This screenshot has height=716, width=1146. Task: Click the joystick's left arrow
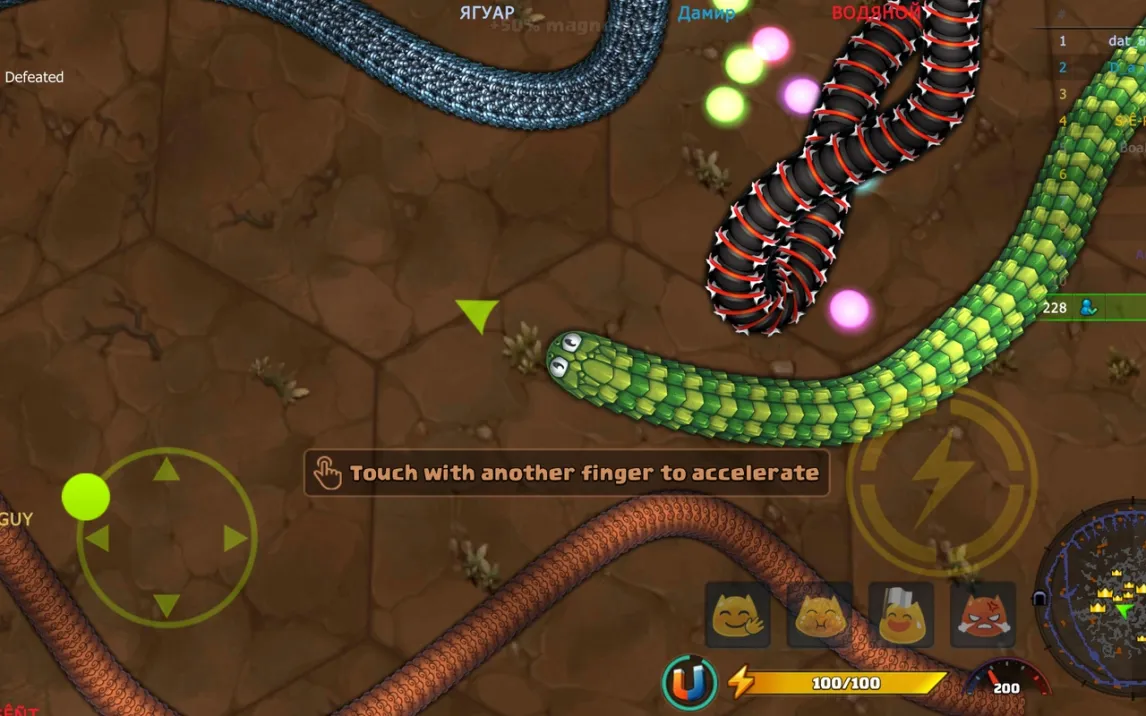coord(97,539)
